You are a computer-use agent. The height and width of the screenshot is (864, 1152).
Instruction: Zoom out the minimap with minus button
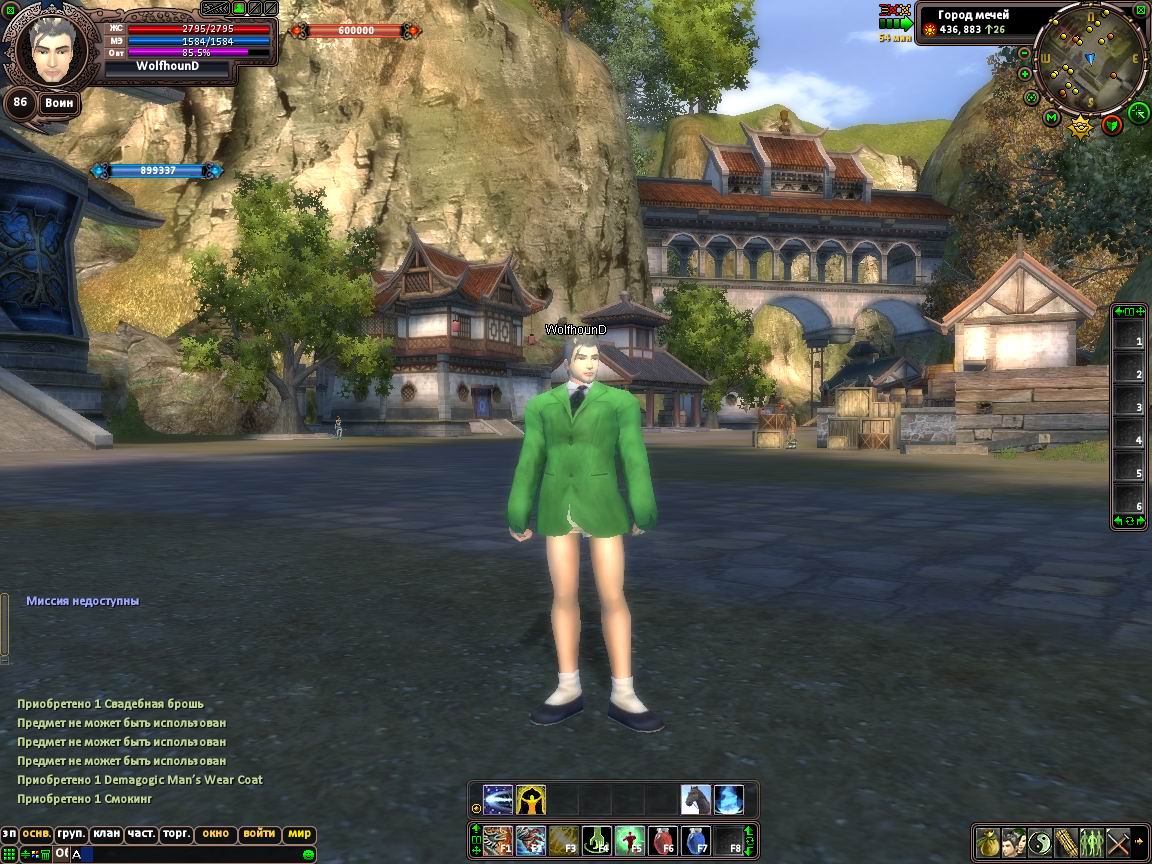1025,53
